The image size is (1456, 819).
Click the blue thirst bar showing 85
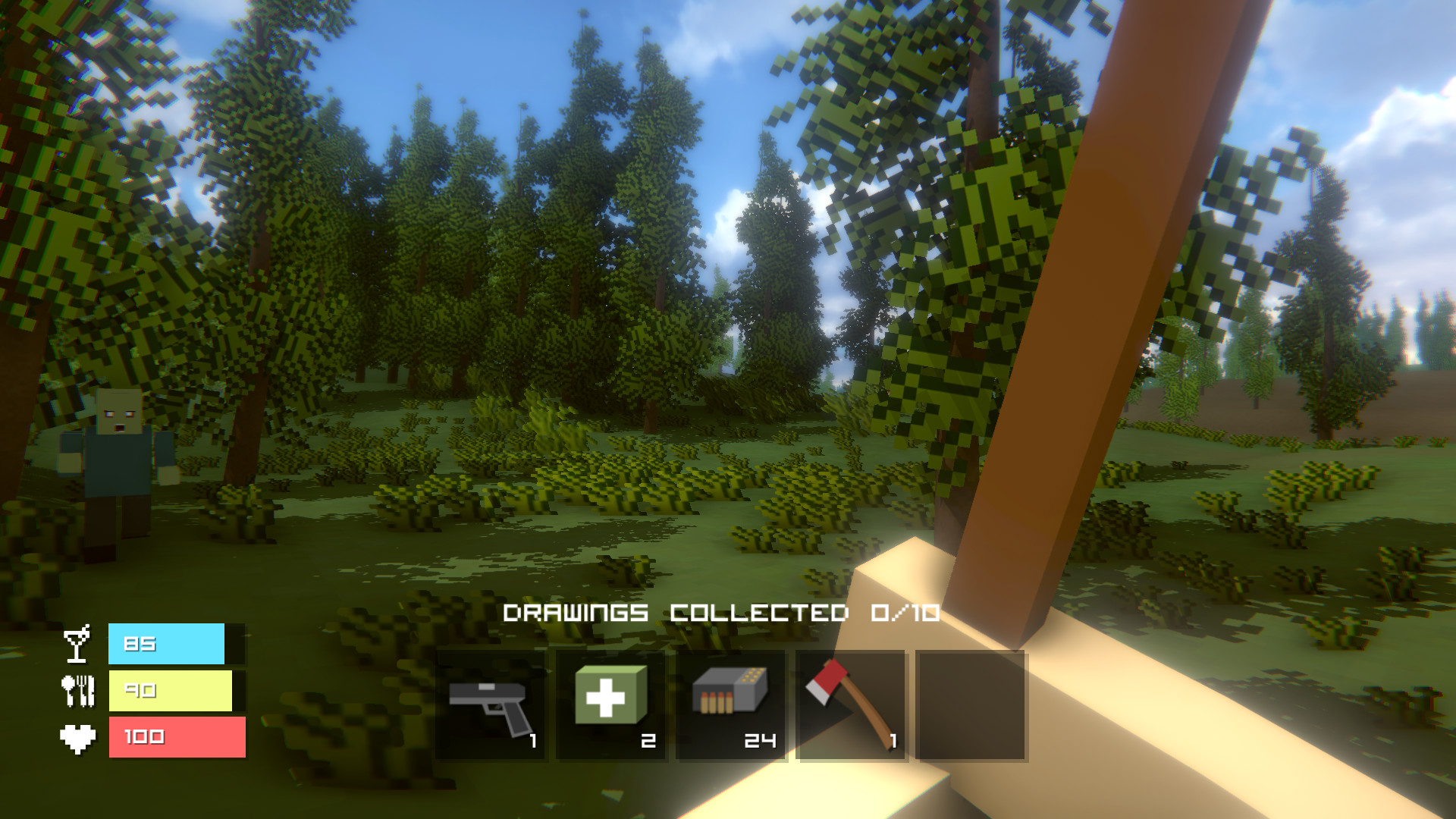click(x=167, y=643)
